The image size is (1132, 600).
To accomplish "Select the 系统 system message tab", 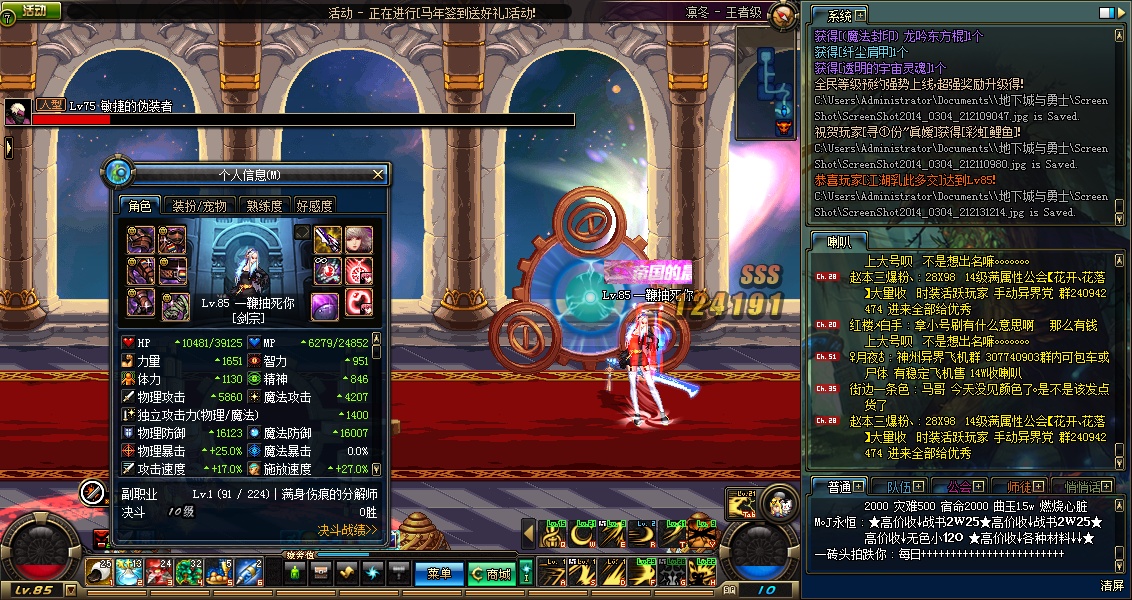I will [839, 15].
